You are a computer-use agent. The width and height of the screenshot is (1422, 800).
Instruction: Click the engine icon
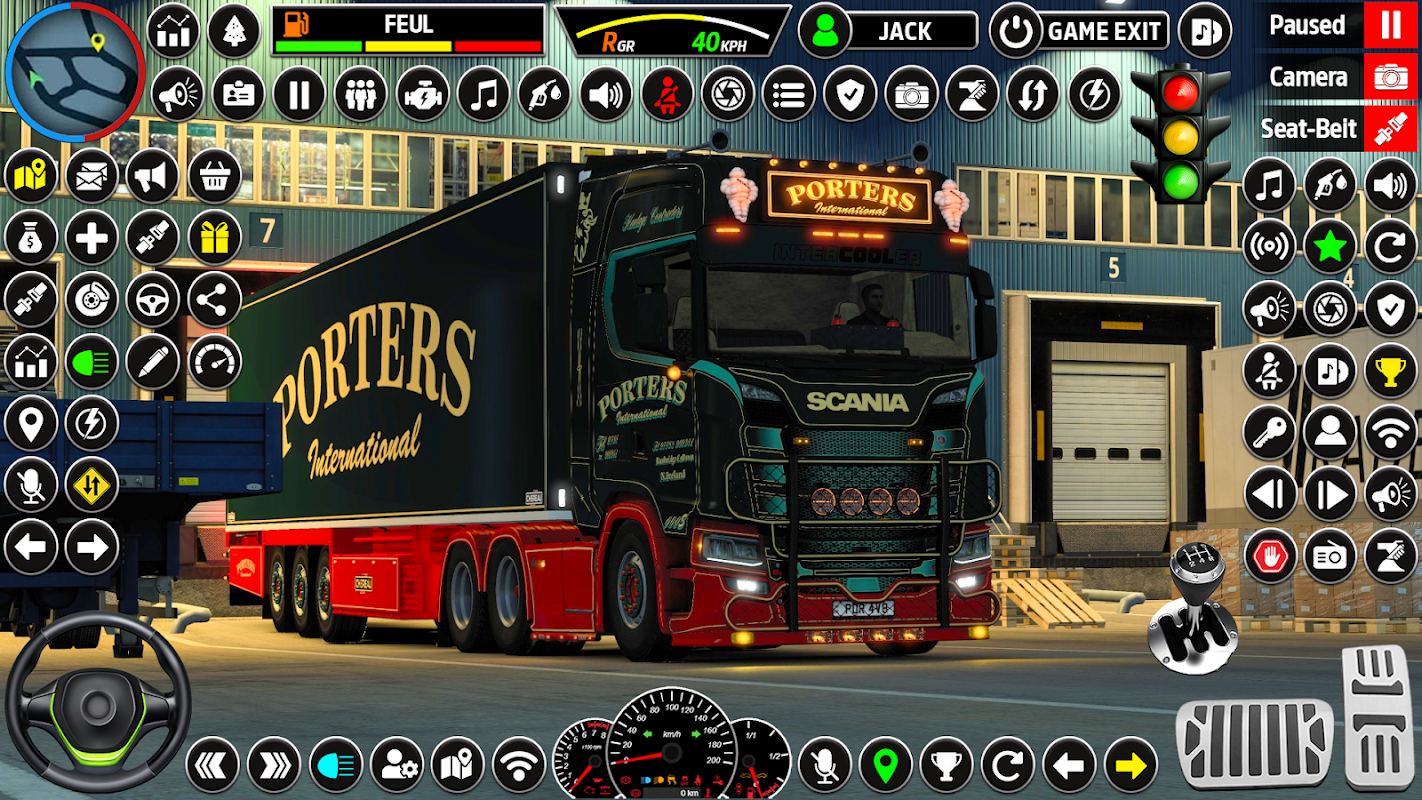(422, 95)
